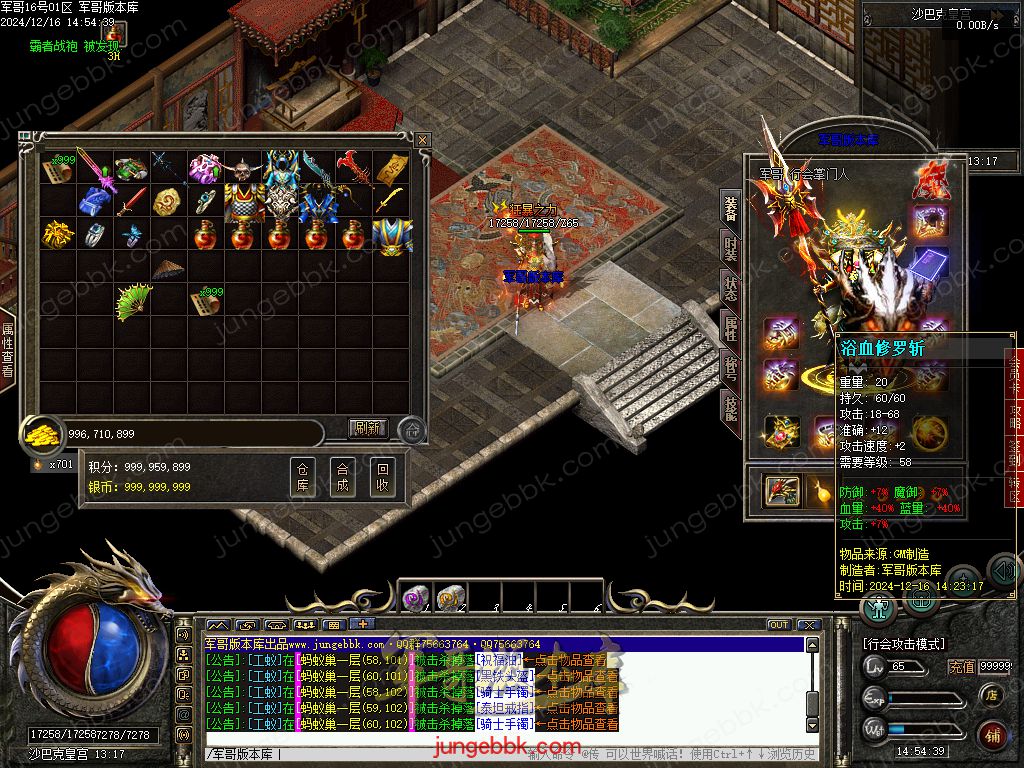The image size is (1024, 768).
Task: Click the chat input field
Action: [400, 754]
